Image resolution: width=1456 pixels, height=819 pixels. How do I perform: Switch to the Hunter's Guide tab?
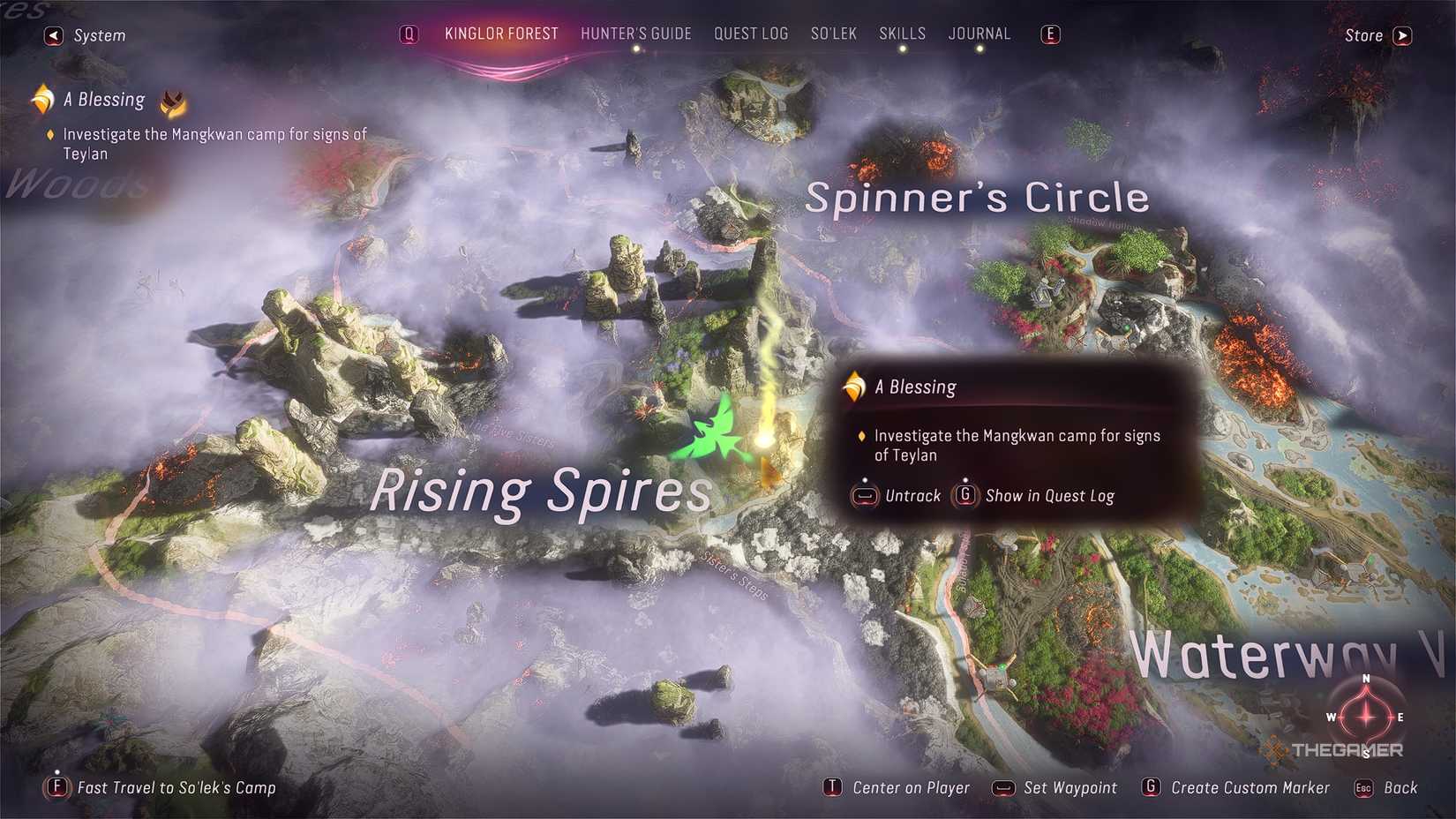tap(635, 34)
